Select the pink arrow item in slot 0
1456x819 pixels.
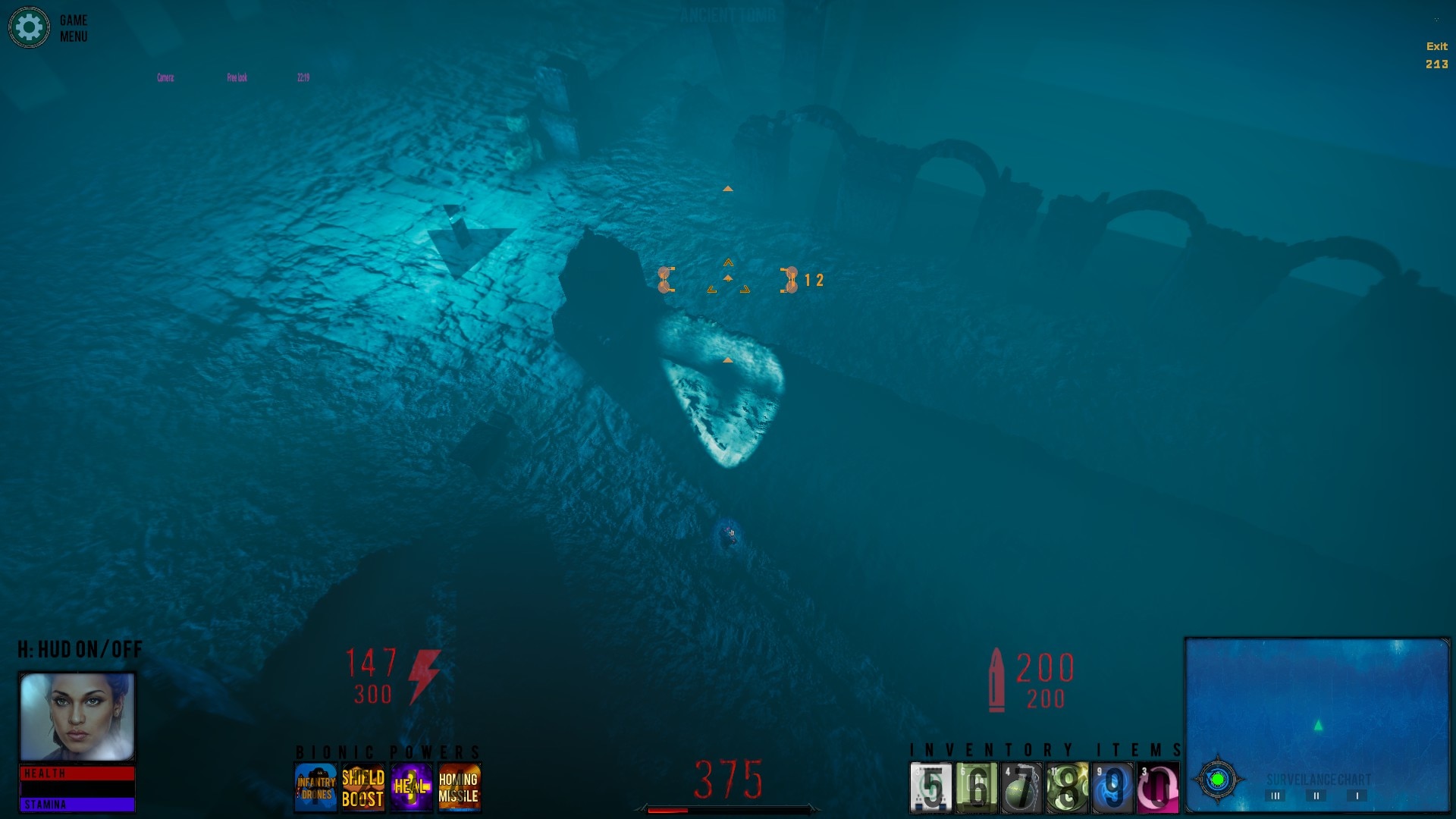tap(1158, 788)
